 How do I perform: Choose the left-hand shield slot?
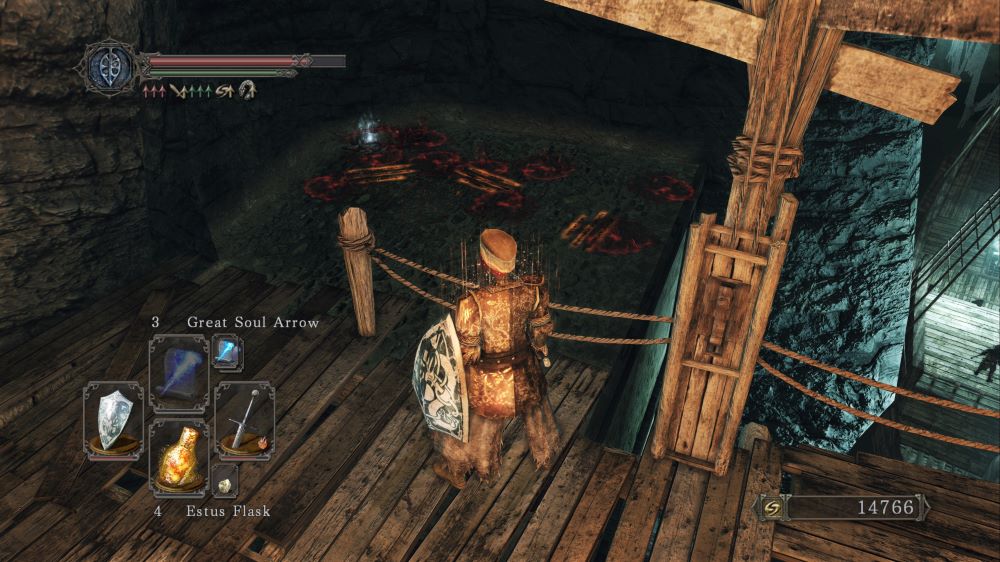(113, 420)
